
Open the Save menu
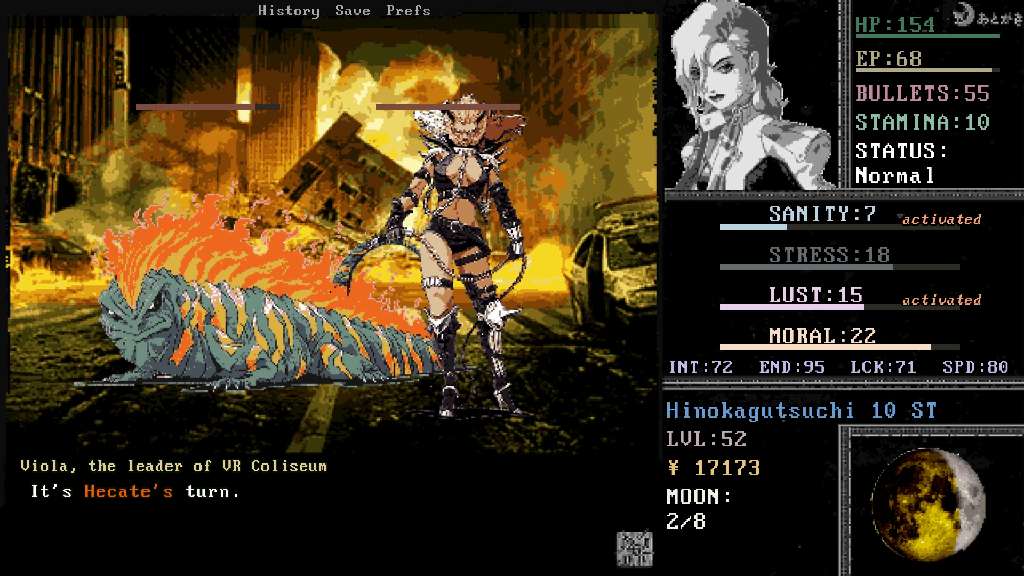[352, 11]
